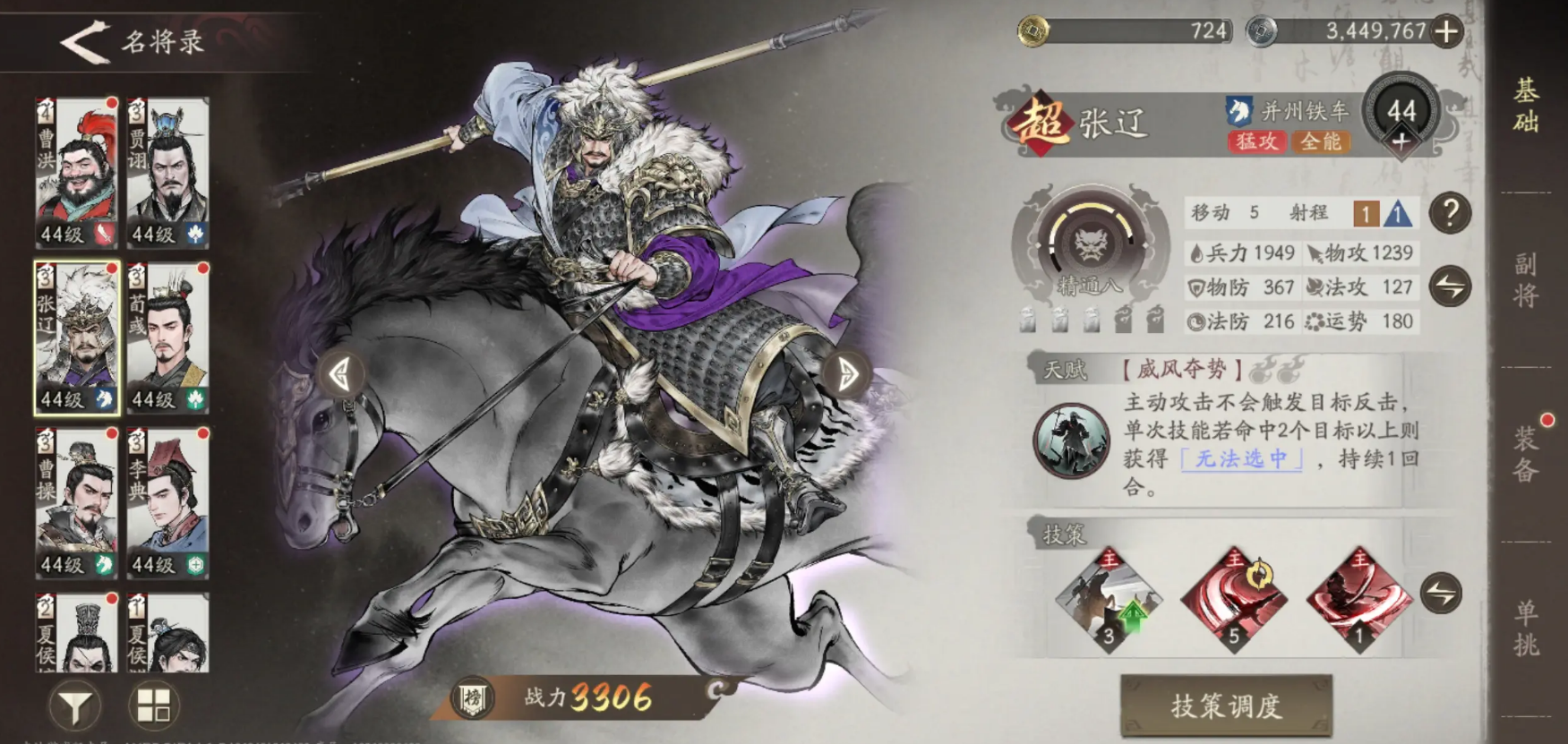Click the question mark help icon
The width and height of the screenshot is (1568, 744).
1451,213
